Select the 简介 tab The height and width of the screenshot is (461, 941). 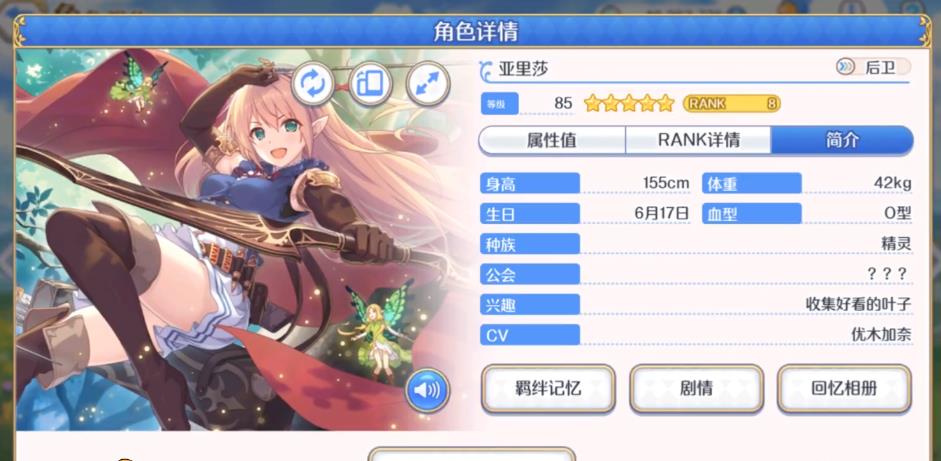click(842, 140)
